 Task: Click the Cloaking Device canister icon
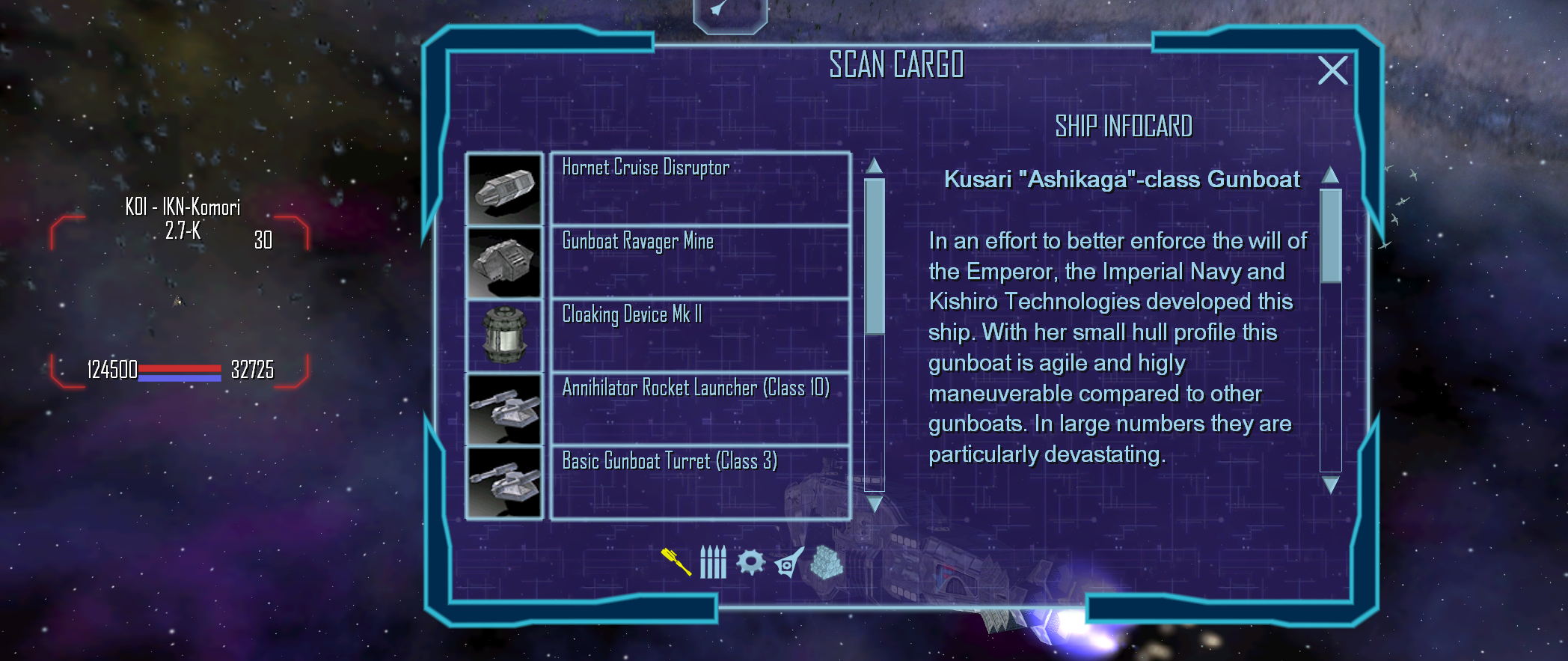click(503, 335)
